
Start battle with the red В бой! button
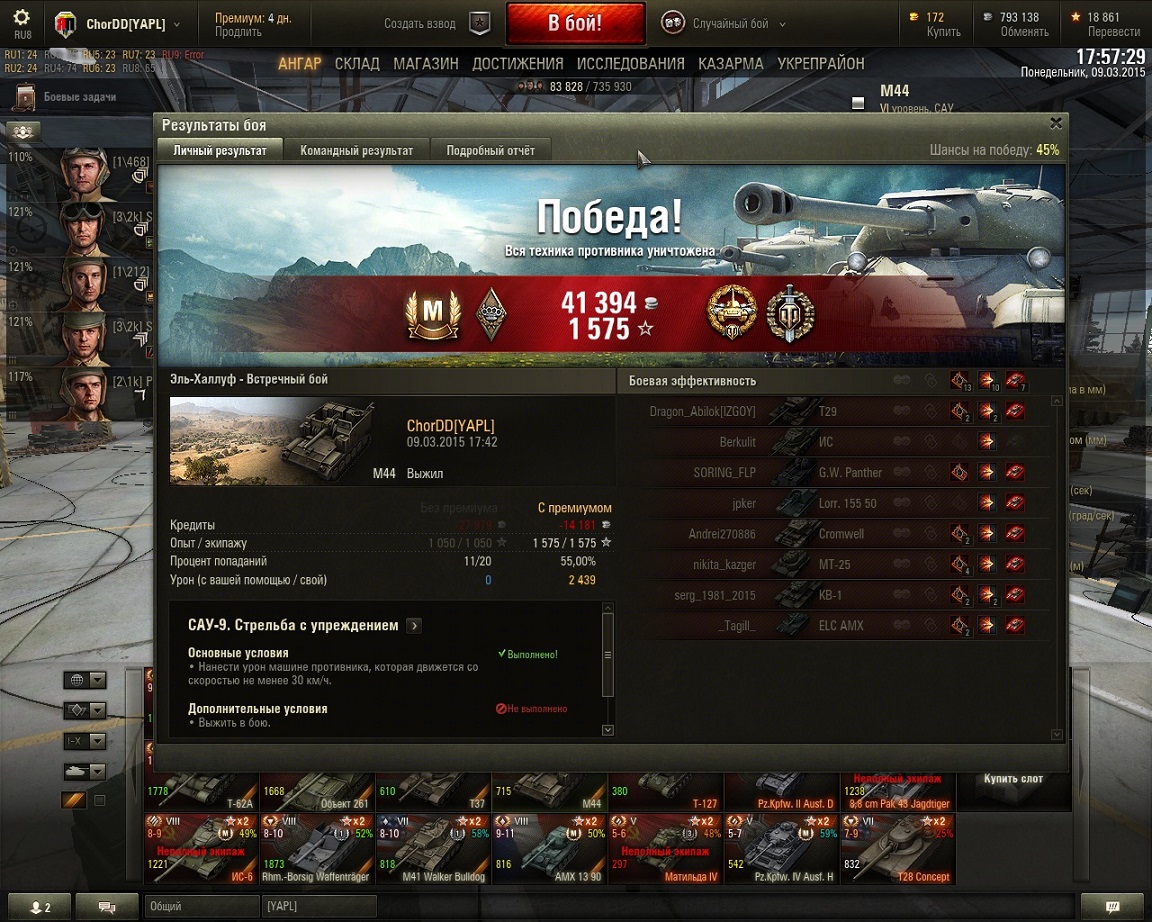pos(575,24)
